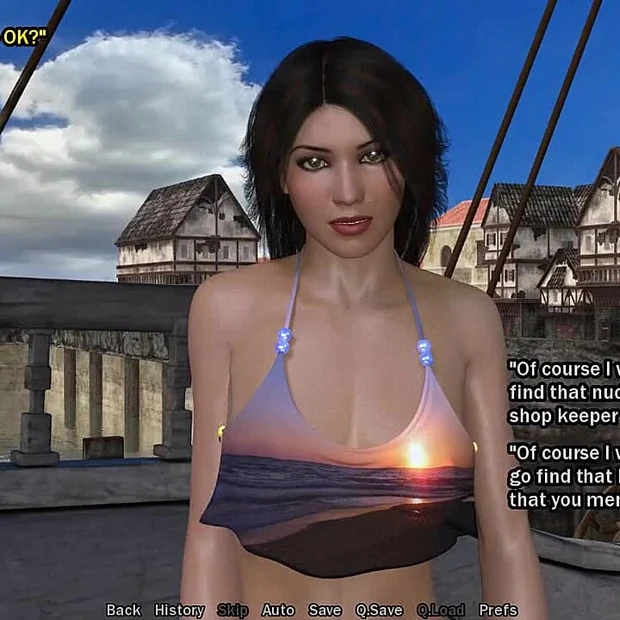Open the dialogue History log
This screenshot has height=620, width=620.
tap(179, 610)
